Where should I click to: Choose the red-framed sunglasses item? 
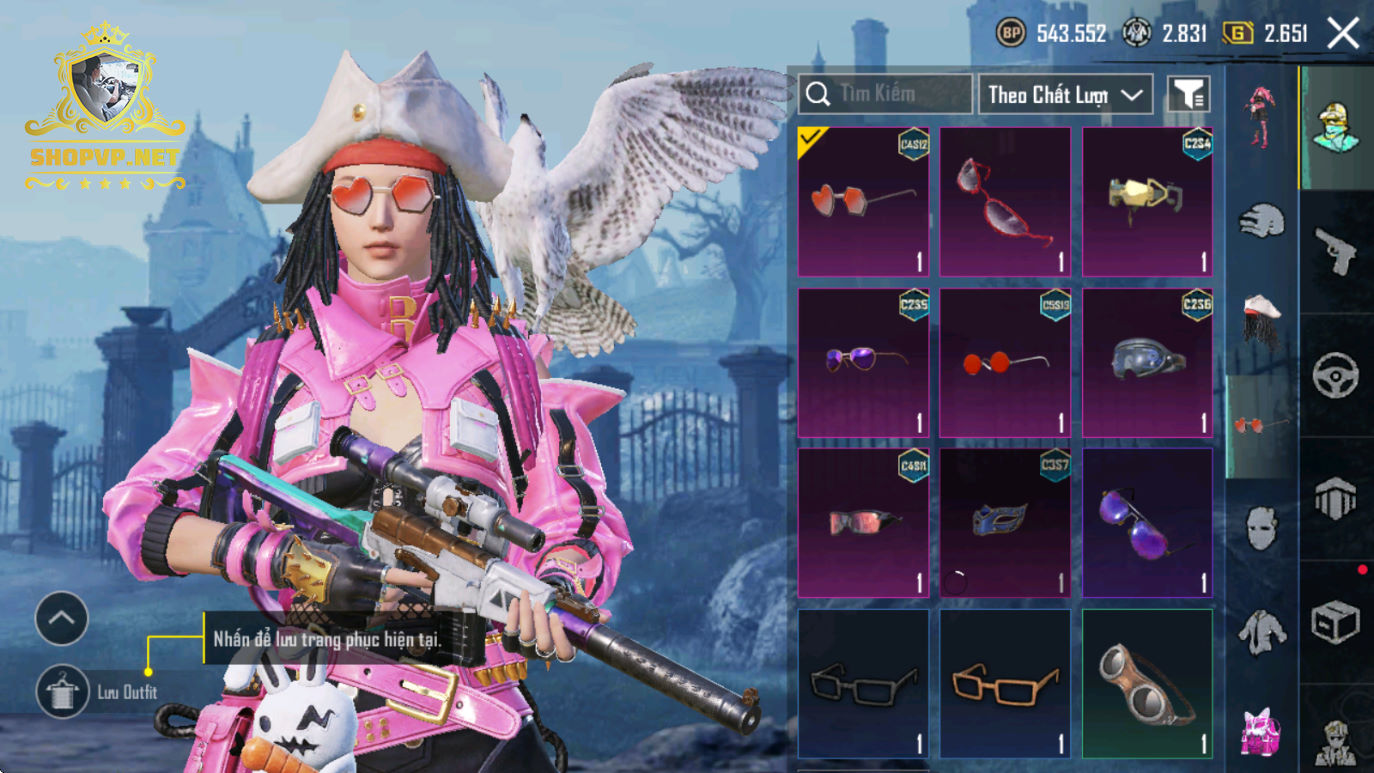coord(1005,201)
